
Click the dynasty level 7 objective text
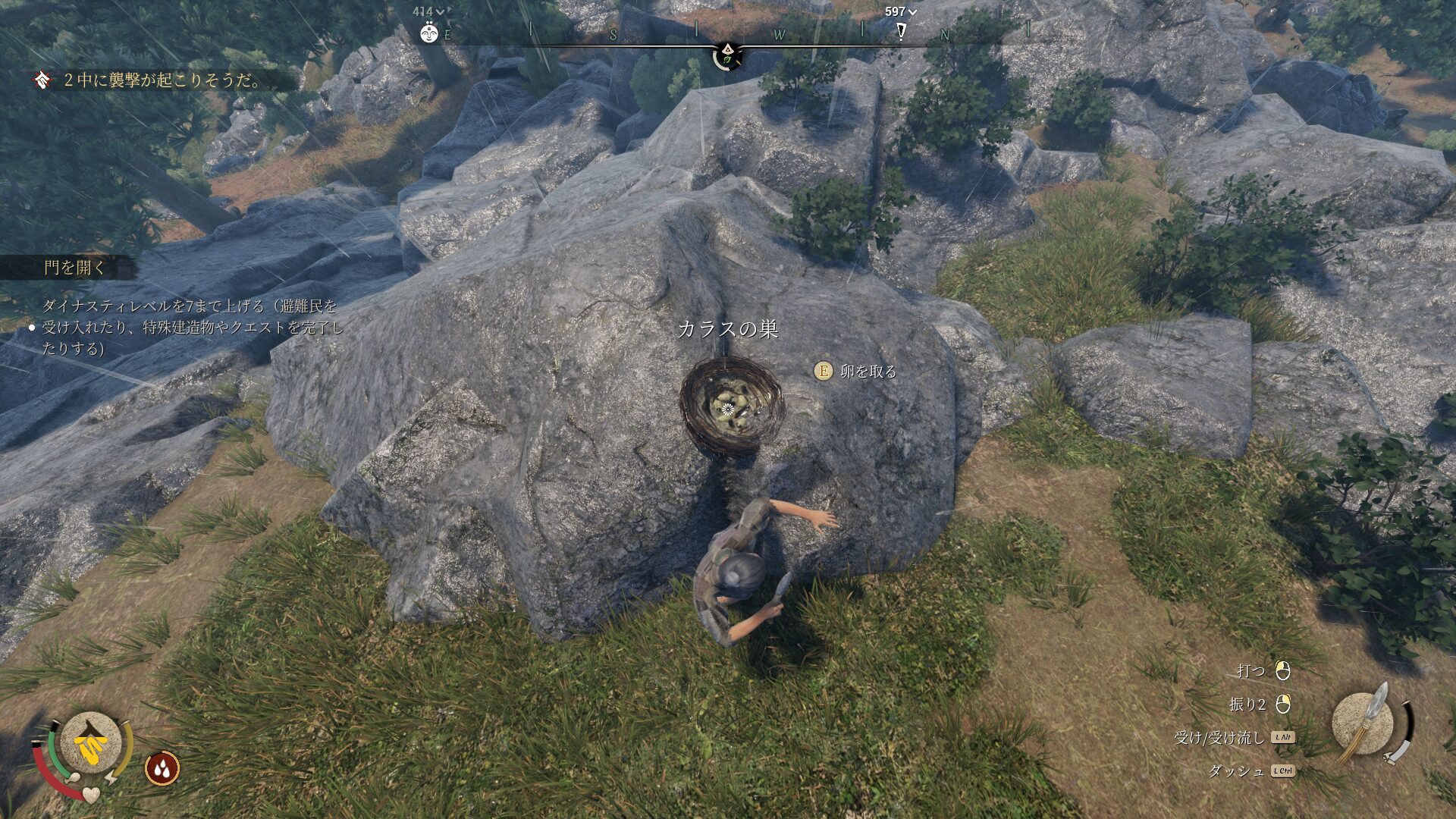pos(193,327)
